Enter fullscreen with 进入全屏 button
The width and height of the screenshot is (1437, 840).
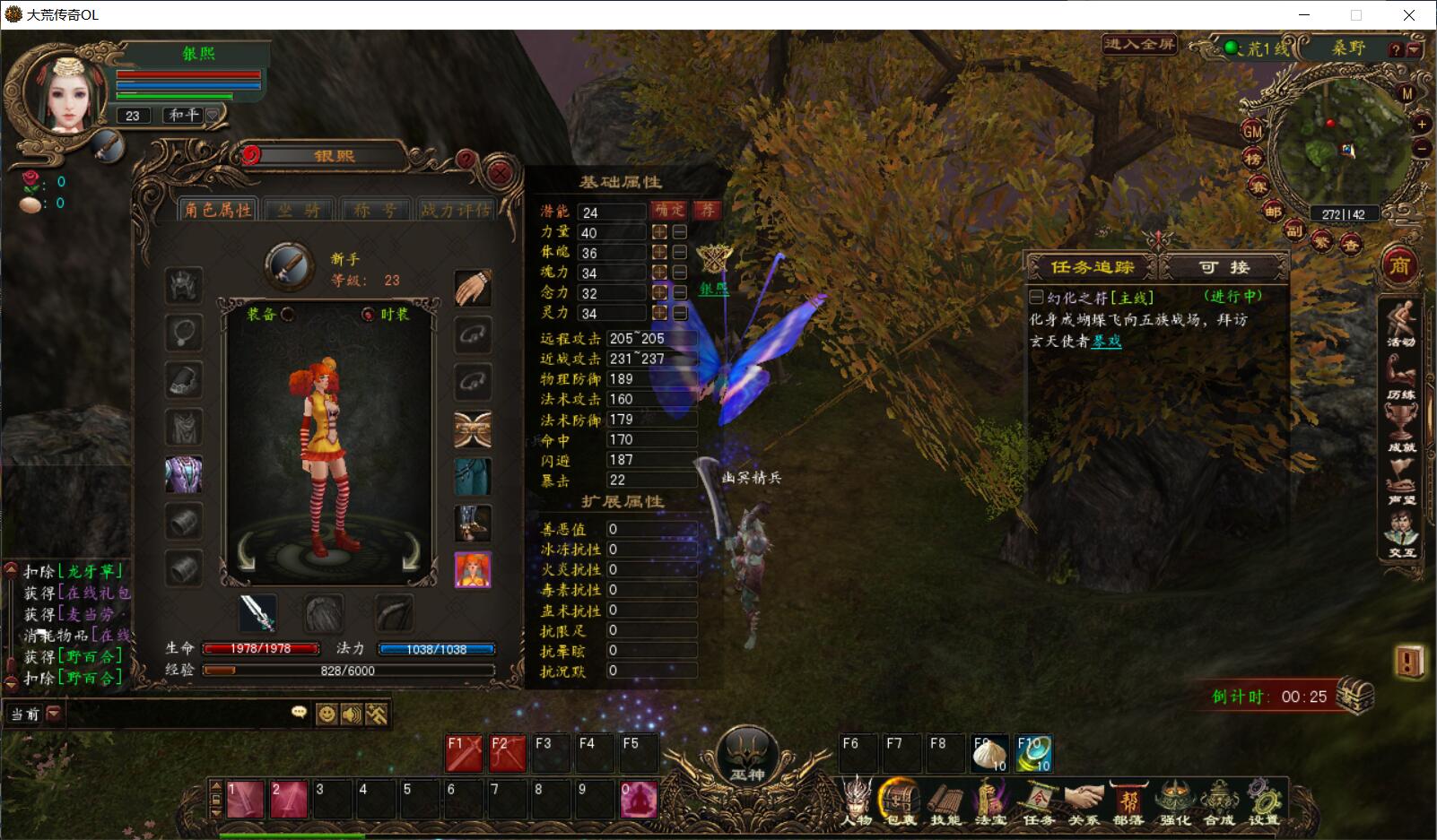(1139, 44)
